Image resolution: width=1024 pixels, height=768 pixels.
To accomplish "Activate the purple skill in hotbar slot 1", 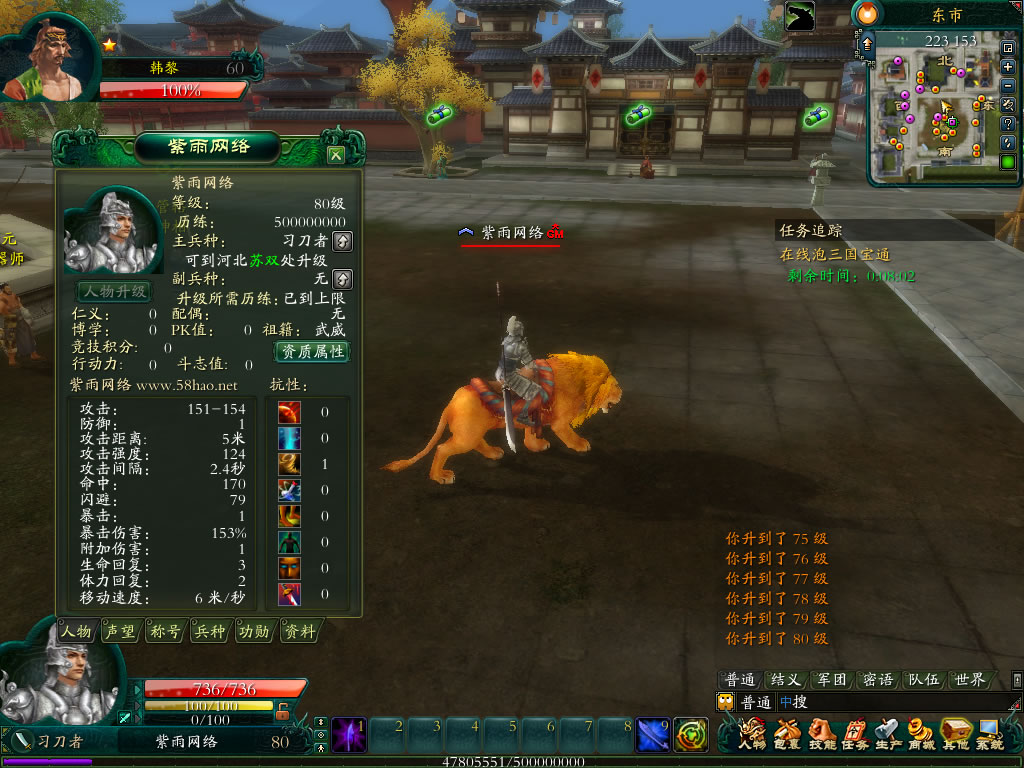I will pyautogui.click(x=349, y=735).
